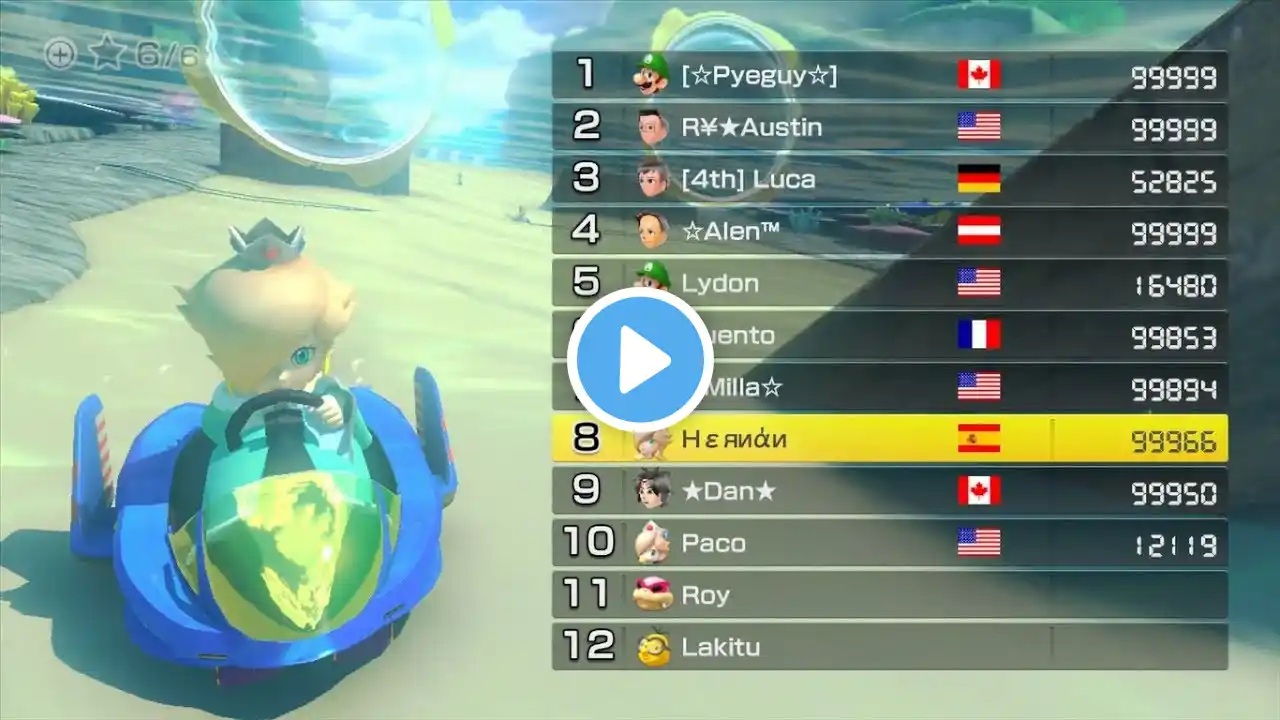1280x720 pixels.
Task: Select the [4th] Luca player row
Action: click(x=889, y=179)
